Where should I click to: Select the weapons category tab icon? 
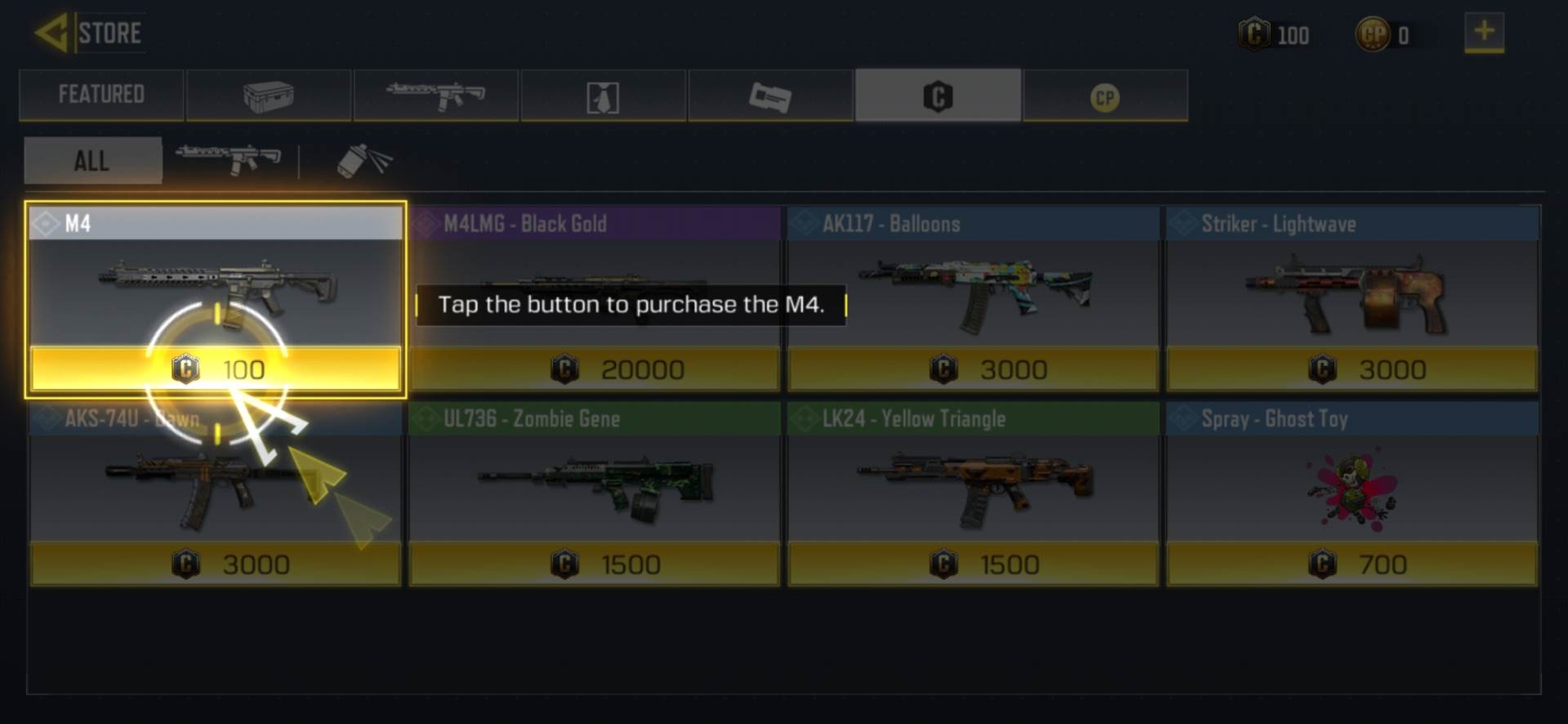coord(435,95)
